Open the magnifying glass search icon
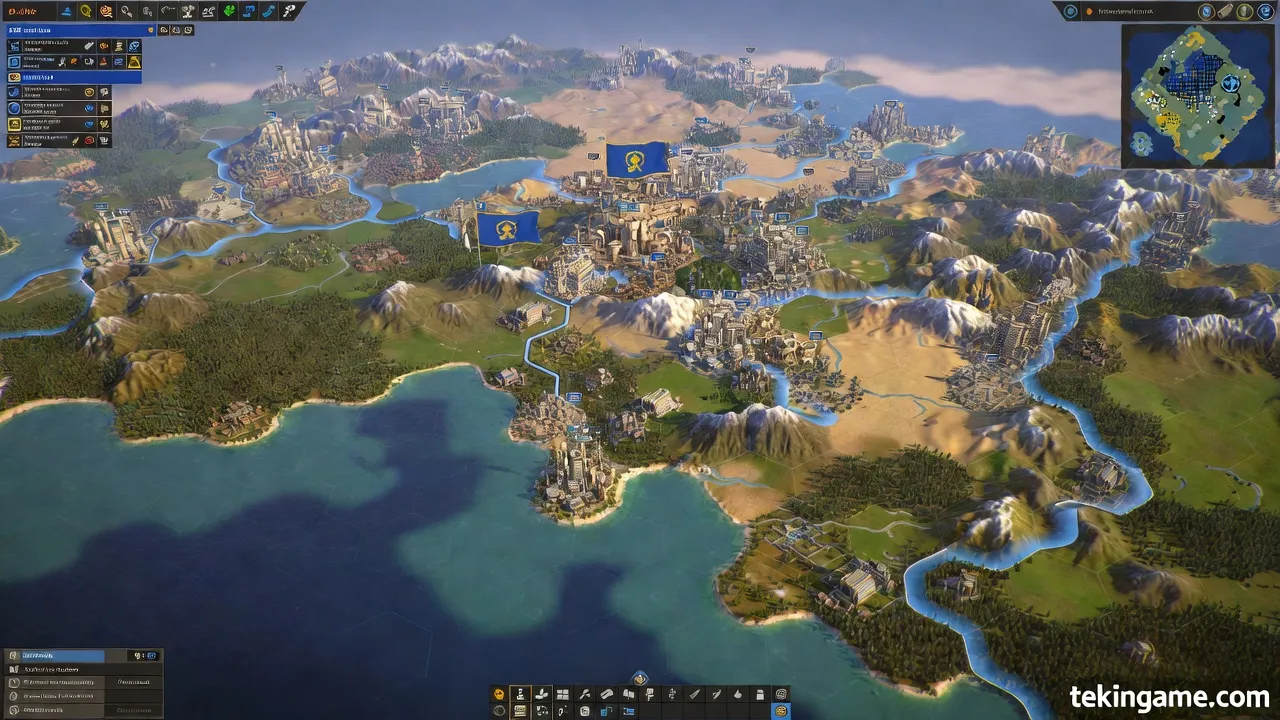 coord(126,11)
